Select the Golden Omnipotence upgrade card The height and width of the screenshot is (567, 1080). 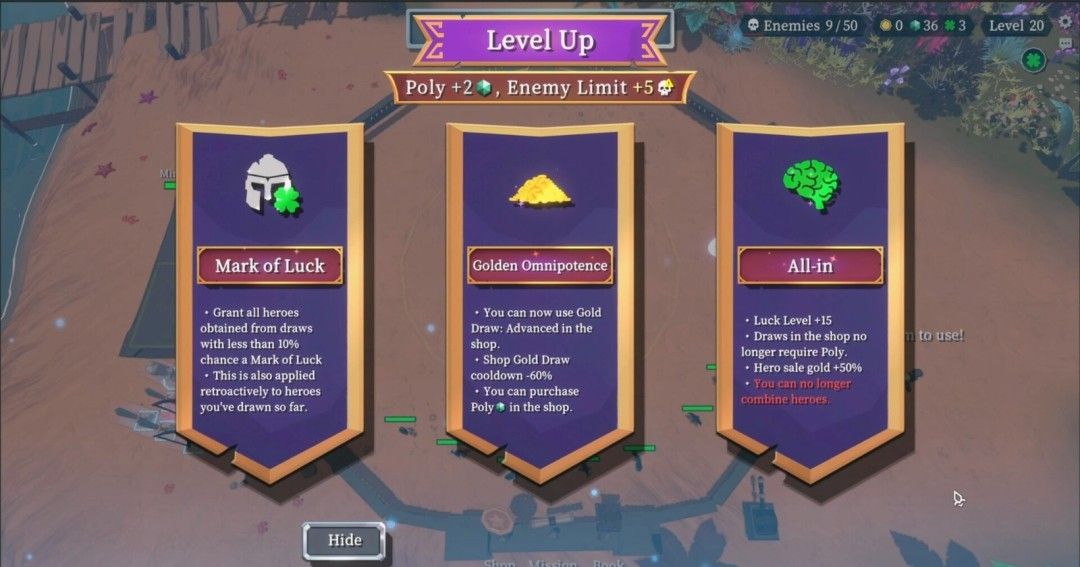pyautogui.click(x=540, y=300)
